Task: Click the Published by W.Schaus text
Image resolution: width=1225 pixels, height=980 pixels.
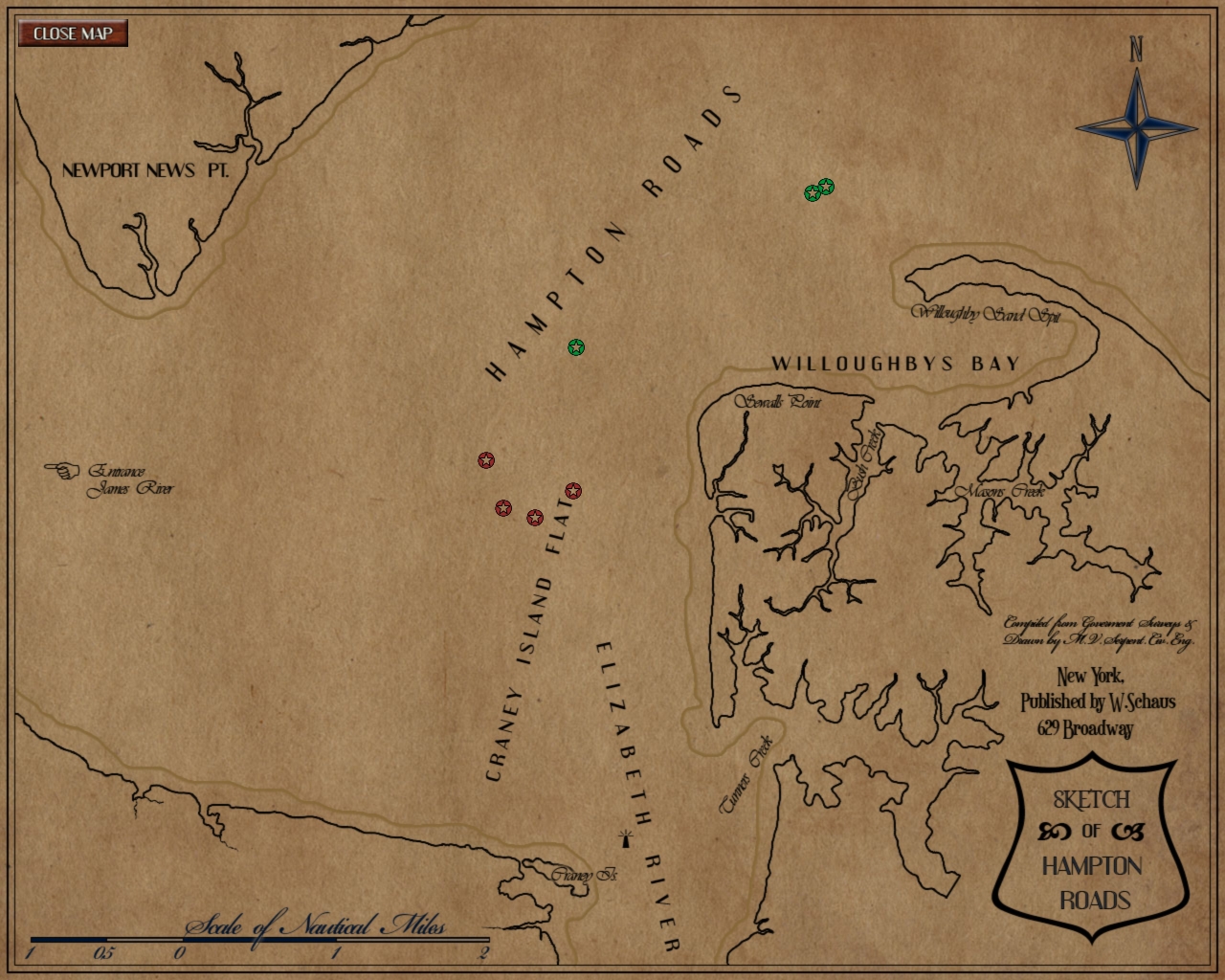Action: [x=1097, y=700]
